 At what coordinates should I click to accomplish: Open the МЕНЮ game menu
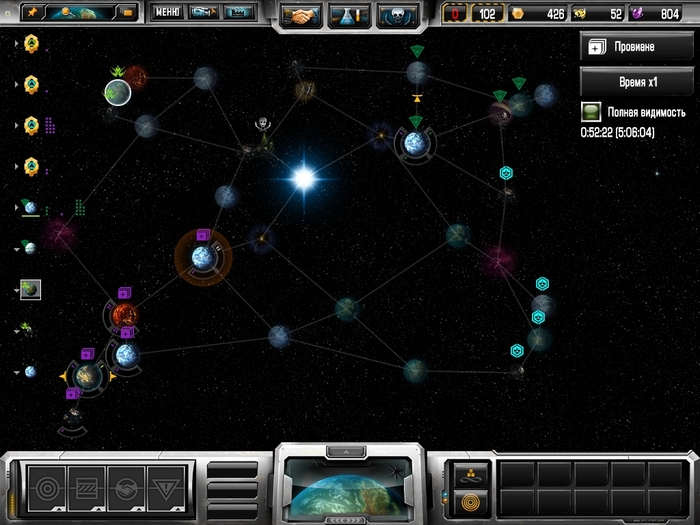click(167, 13)
